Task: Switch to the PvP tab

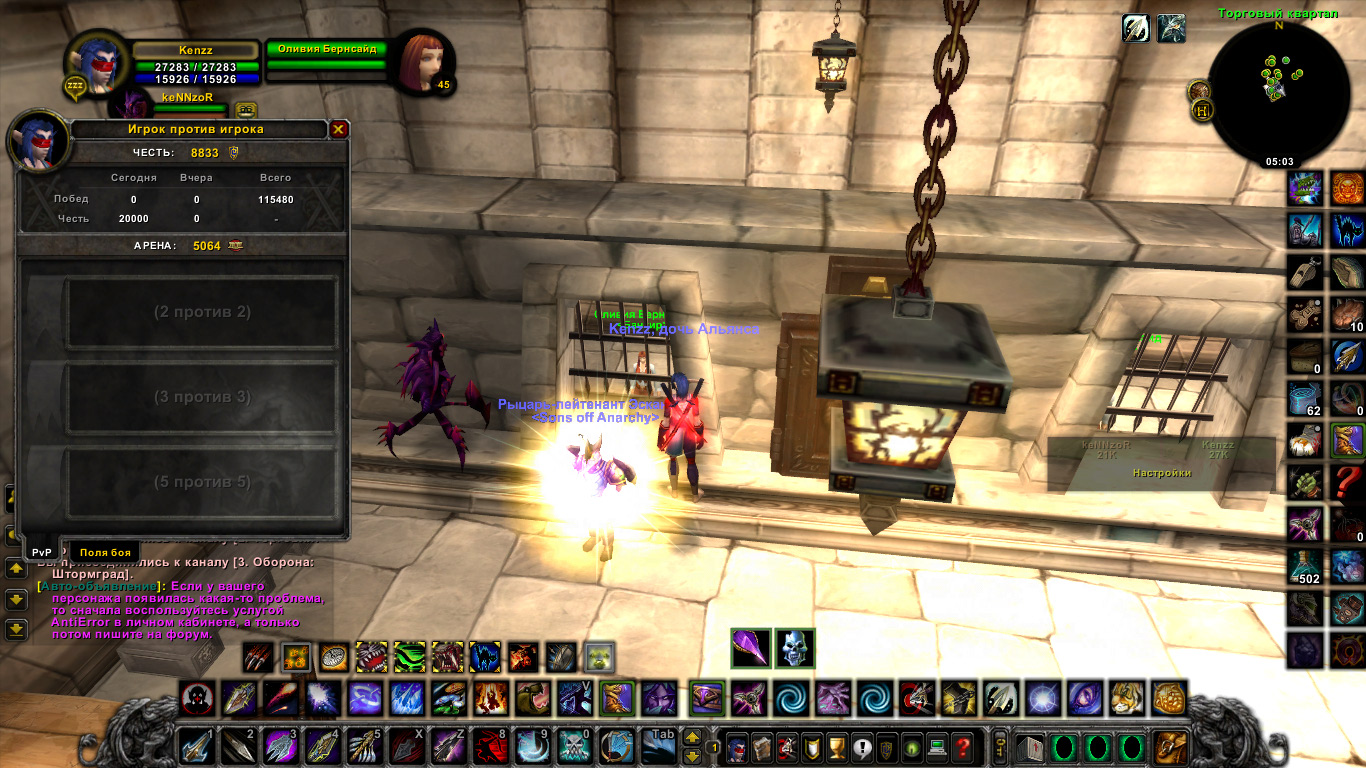Action: click(x=41, y=552)
